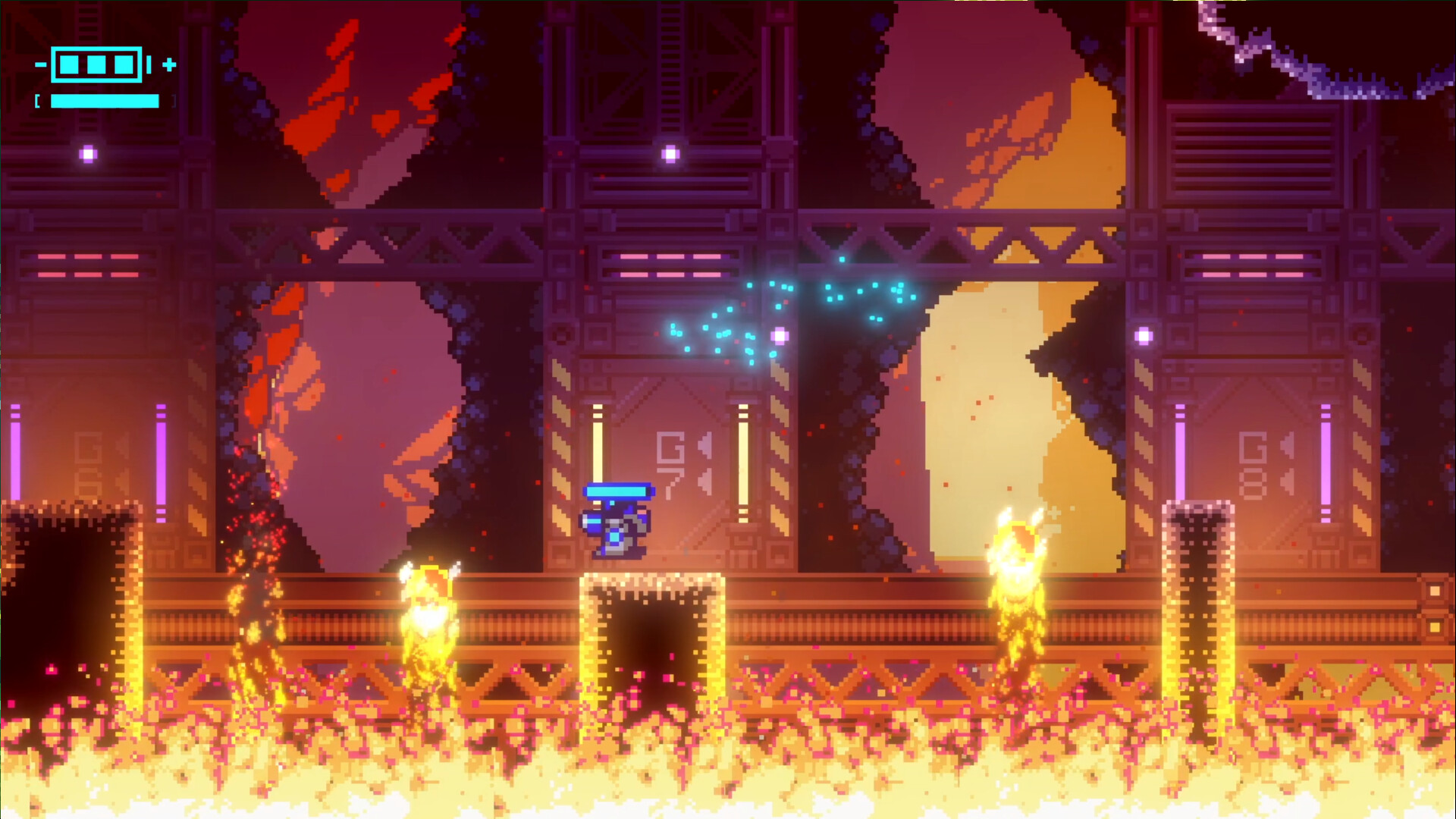Toggle the purple light orb top left
This screenshot has height=819, width=1456.
pyautogui.click(x=89, y=154)
